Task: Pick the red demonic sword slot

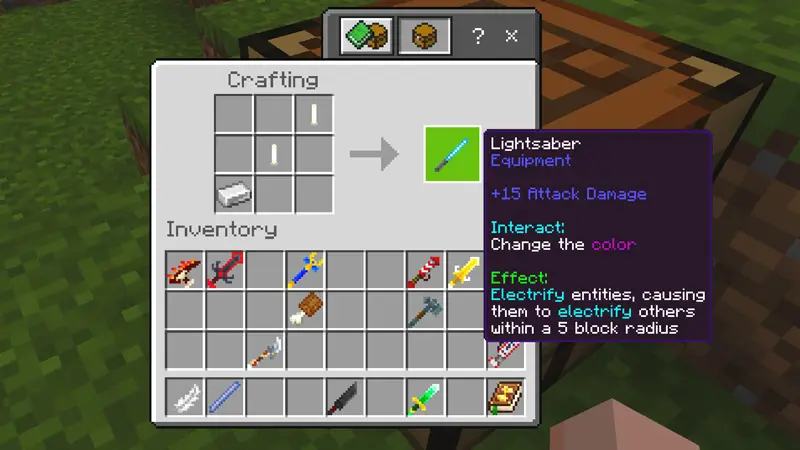Action: click(224, 270)
